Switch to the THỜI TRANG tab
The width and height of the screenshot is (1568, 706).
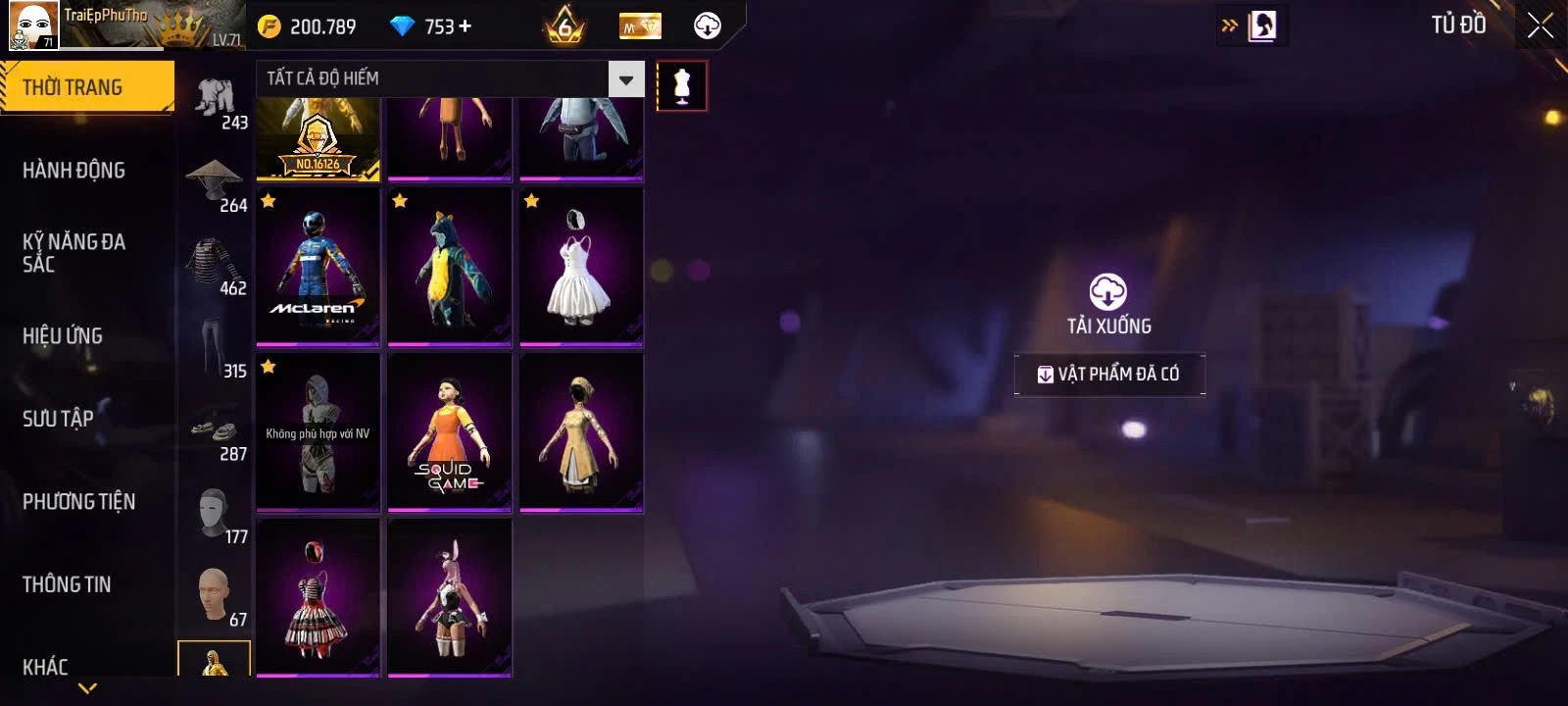point(86,87)
